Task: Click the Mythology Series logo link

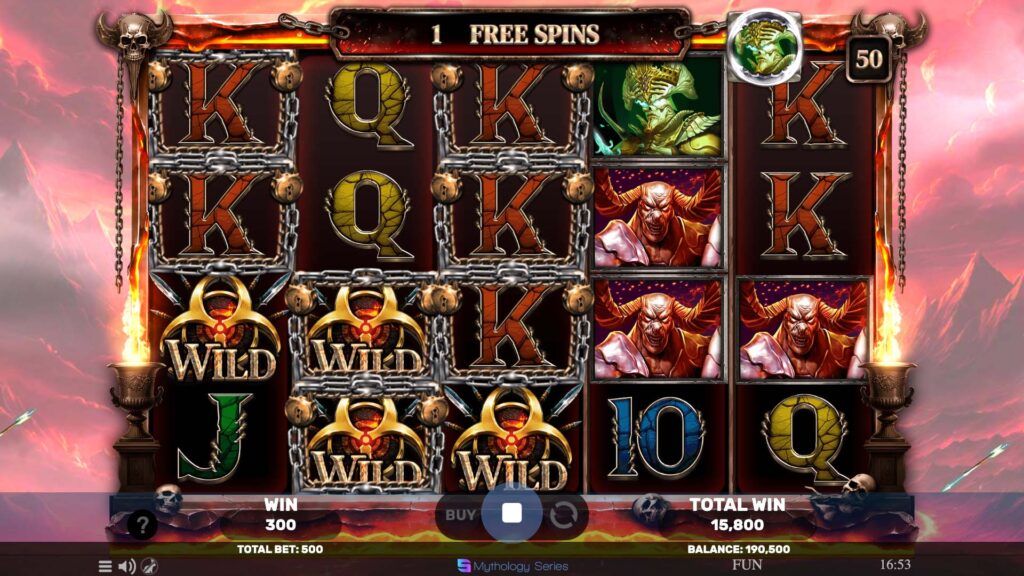Action: [x=512, y=565]
